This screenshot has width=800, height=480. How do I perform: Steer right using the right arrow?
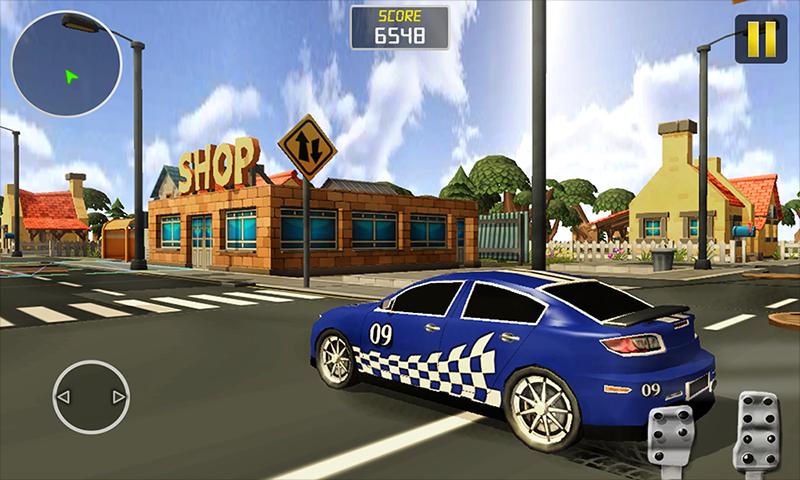coord(117,398)
